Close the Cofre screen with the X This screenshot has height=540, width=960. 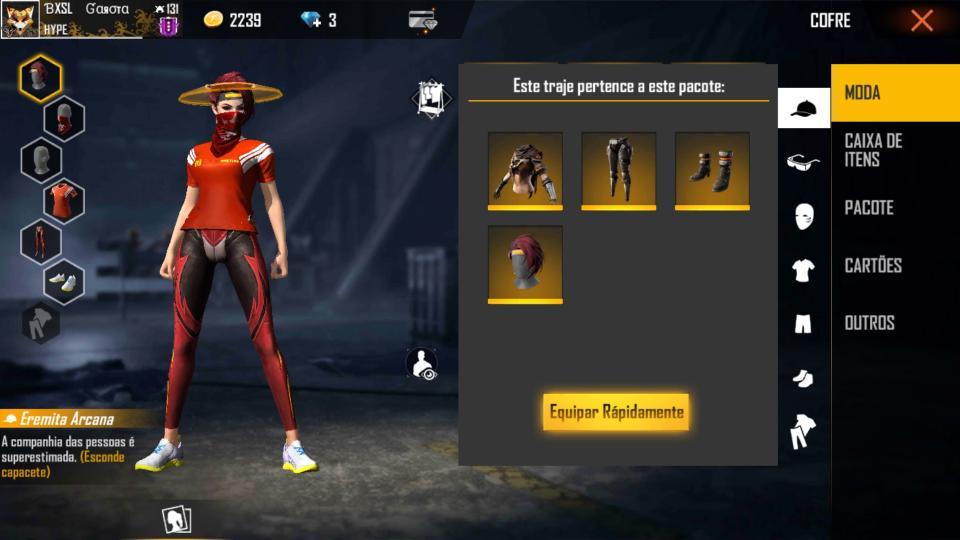[921, 20]
